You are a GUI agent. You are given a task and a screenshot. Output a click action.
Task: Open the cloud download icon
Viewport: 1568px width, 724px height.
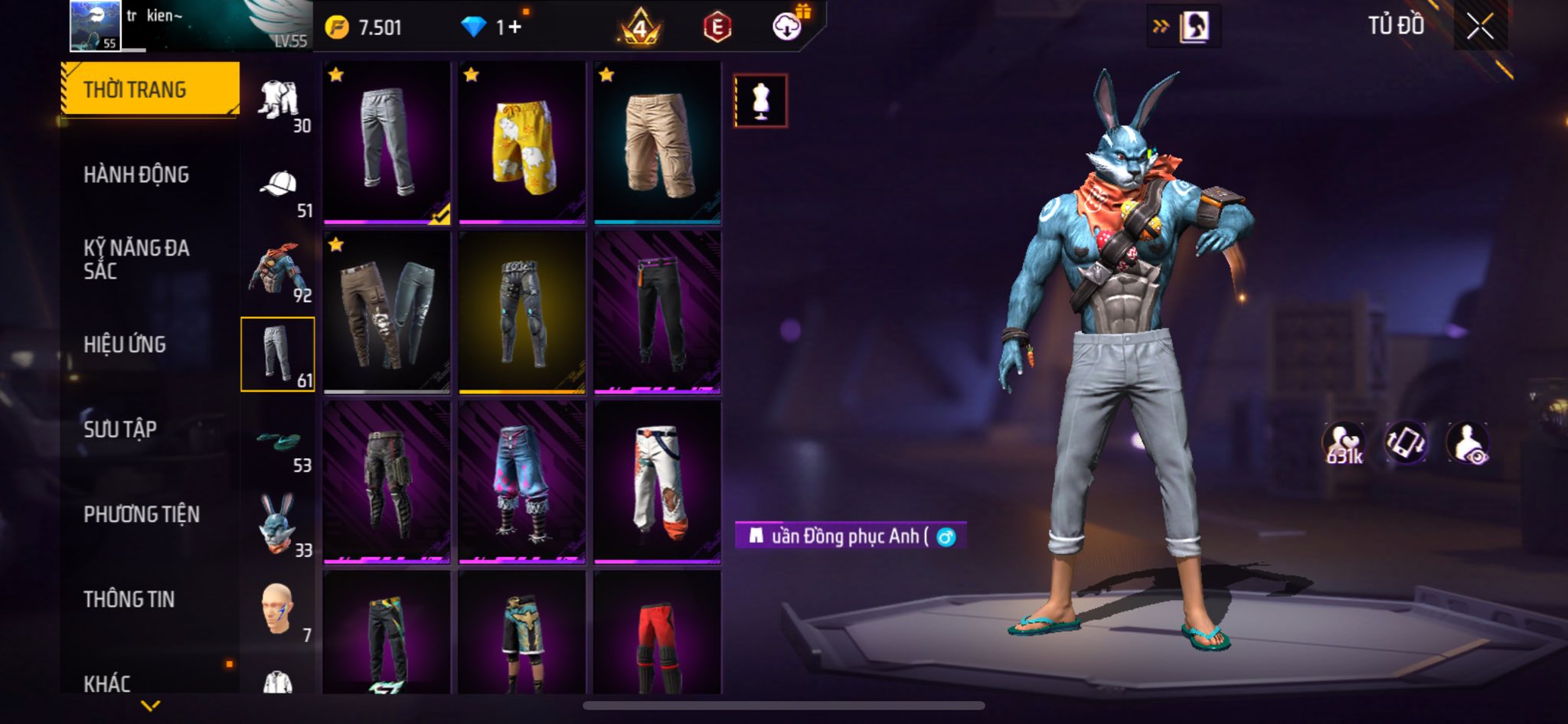click(x=786, y=28)
